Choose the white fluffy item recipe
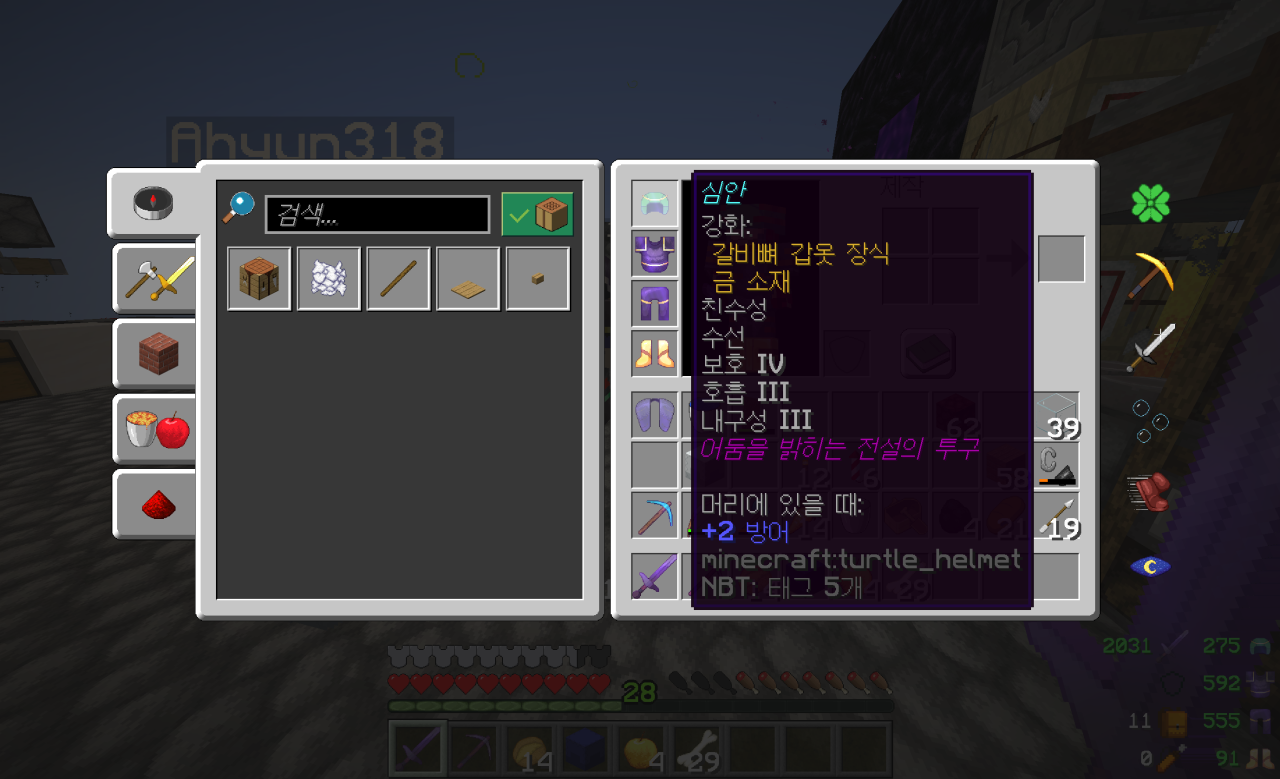Screen dimensions: 1280x779 [329, 279]
